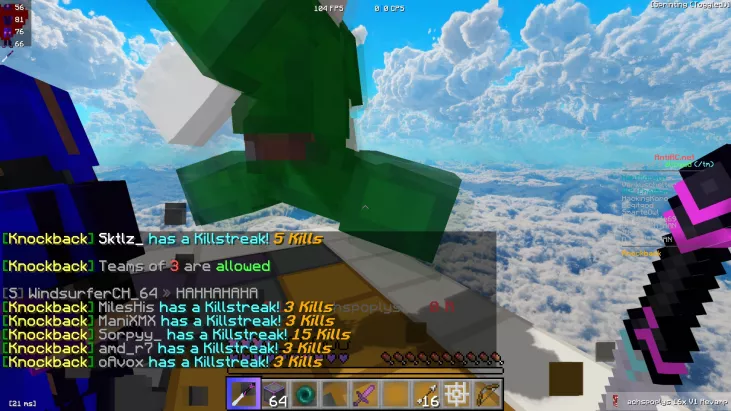Equip the bow in the hotbar
The image size is (731, 411).
pos(488,394)
